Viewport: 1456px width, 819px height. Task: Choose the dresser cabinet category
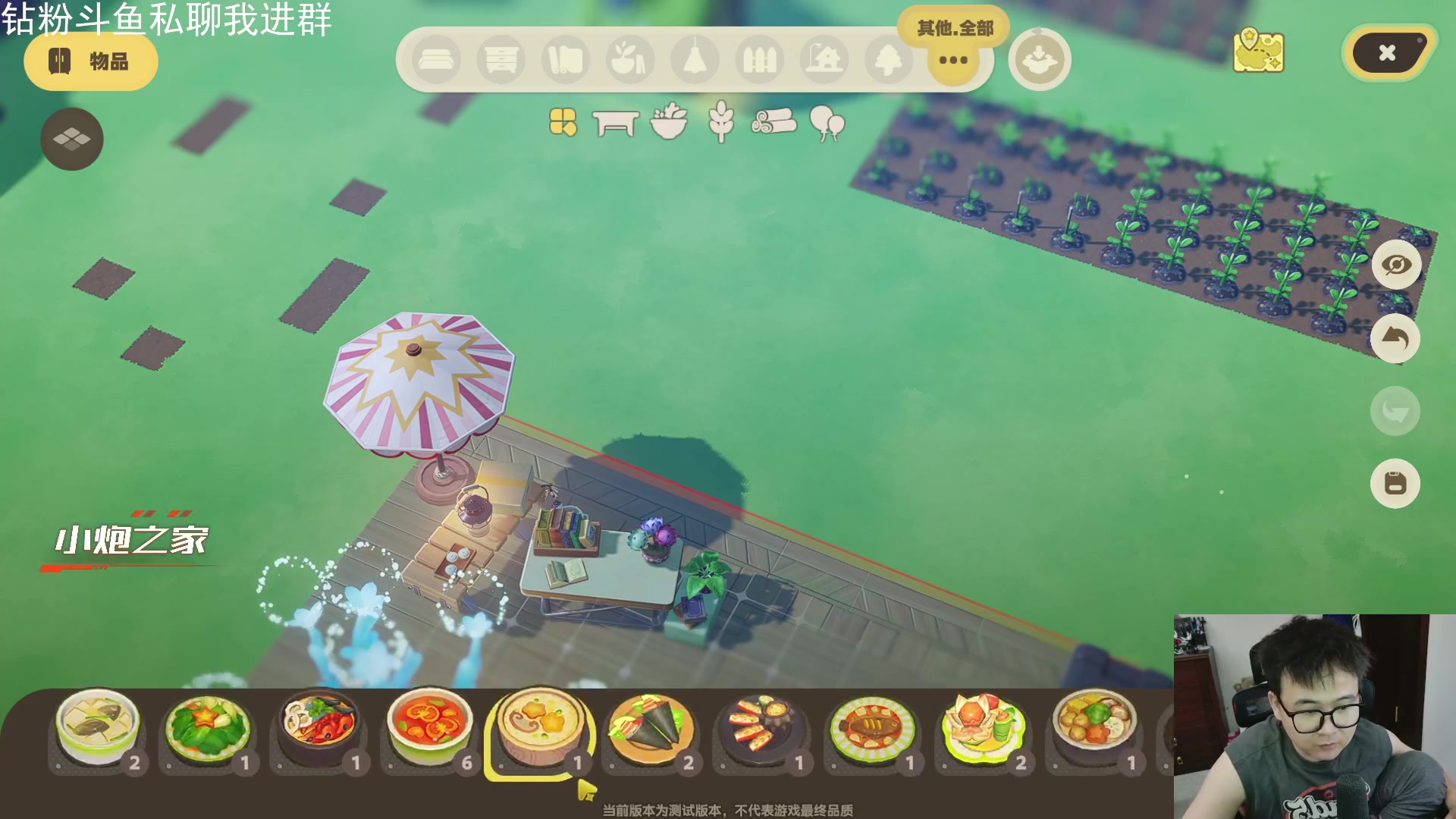[x=501, y=60]
